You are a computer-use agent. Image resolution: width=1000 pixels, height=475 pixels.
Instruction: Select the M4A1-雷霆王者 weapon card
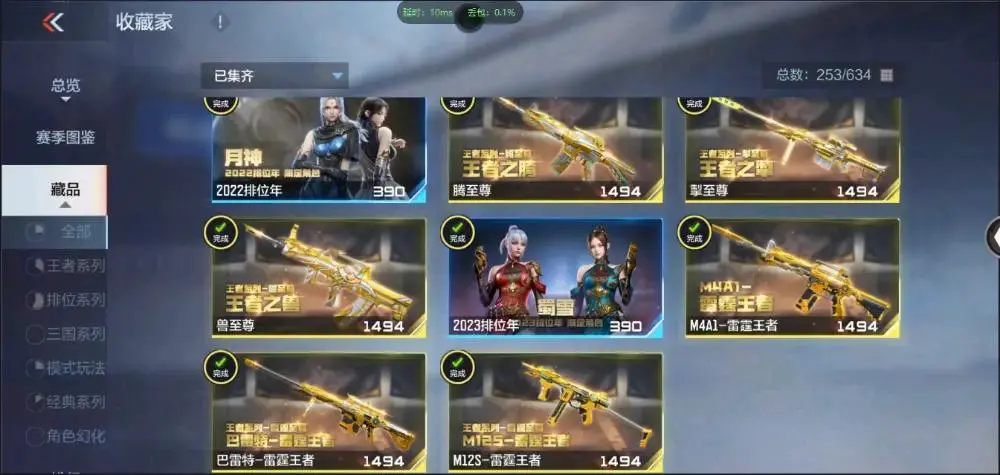click(x=792, y=277)
